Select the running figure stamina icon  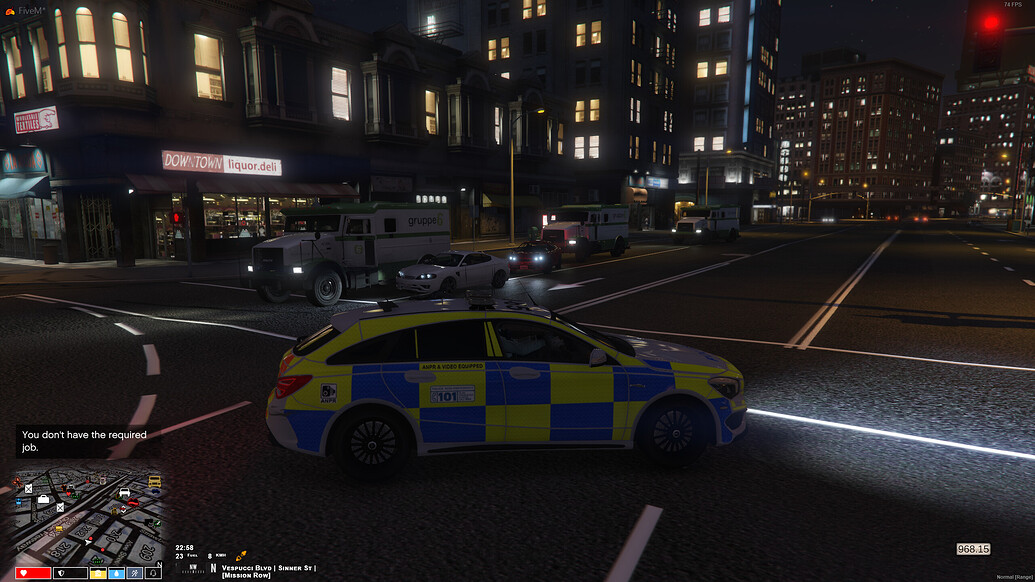click(x=134, y=573)
